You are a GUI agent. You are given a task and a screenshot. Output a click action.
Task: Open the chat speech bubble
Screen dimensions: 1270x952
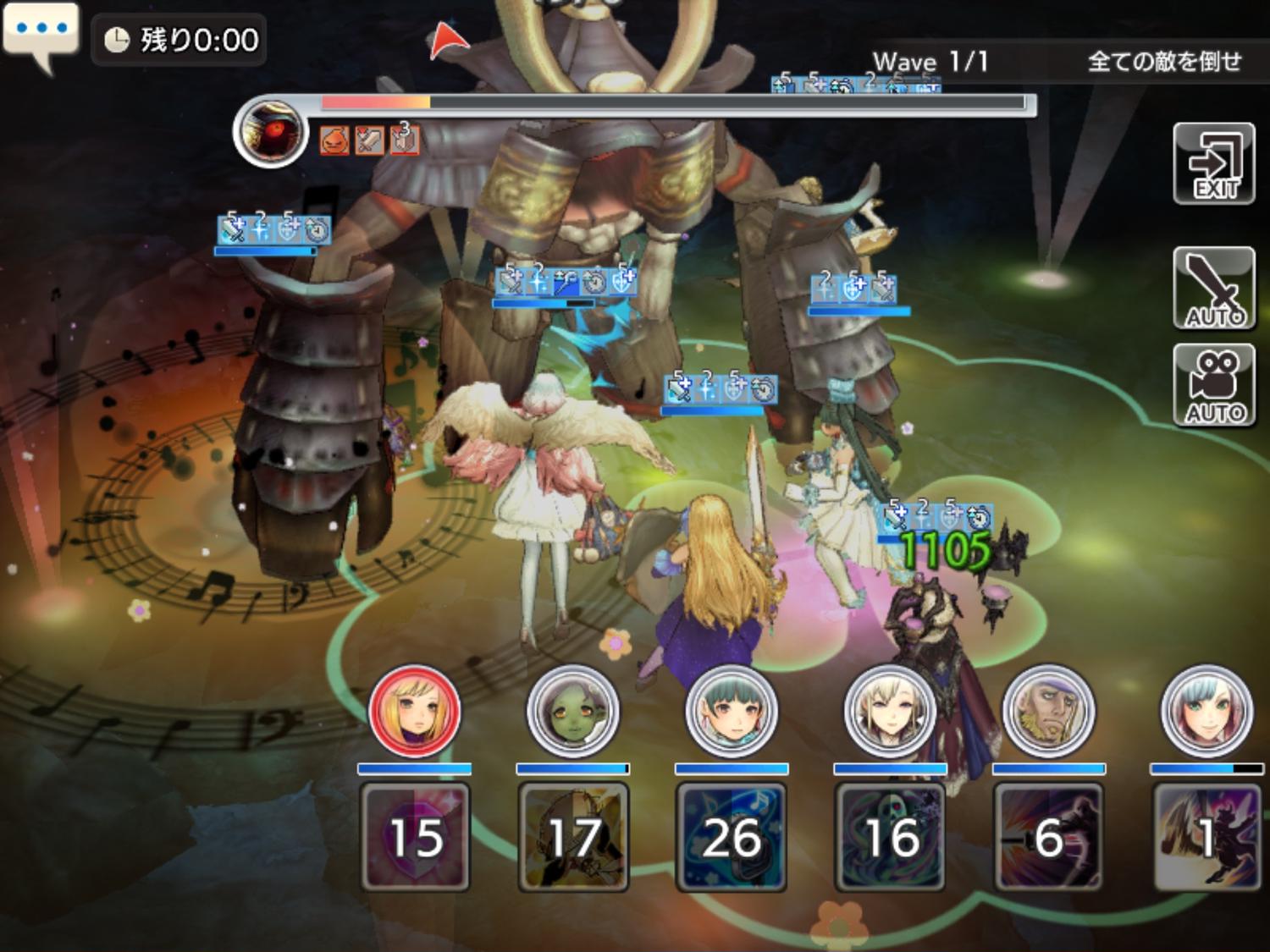41,34
